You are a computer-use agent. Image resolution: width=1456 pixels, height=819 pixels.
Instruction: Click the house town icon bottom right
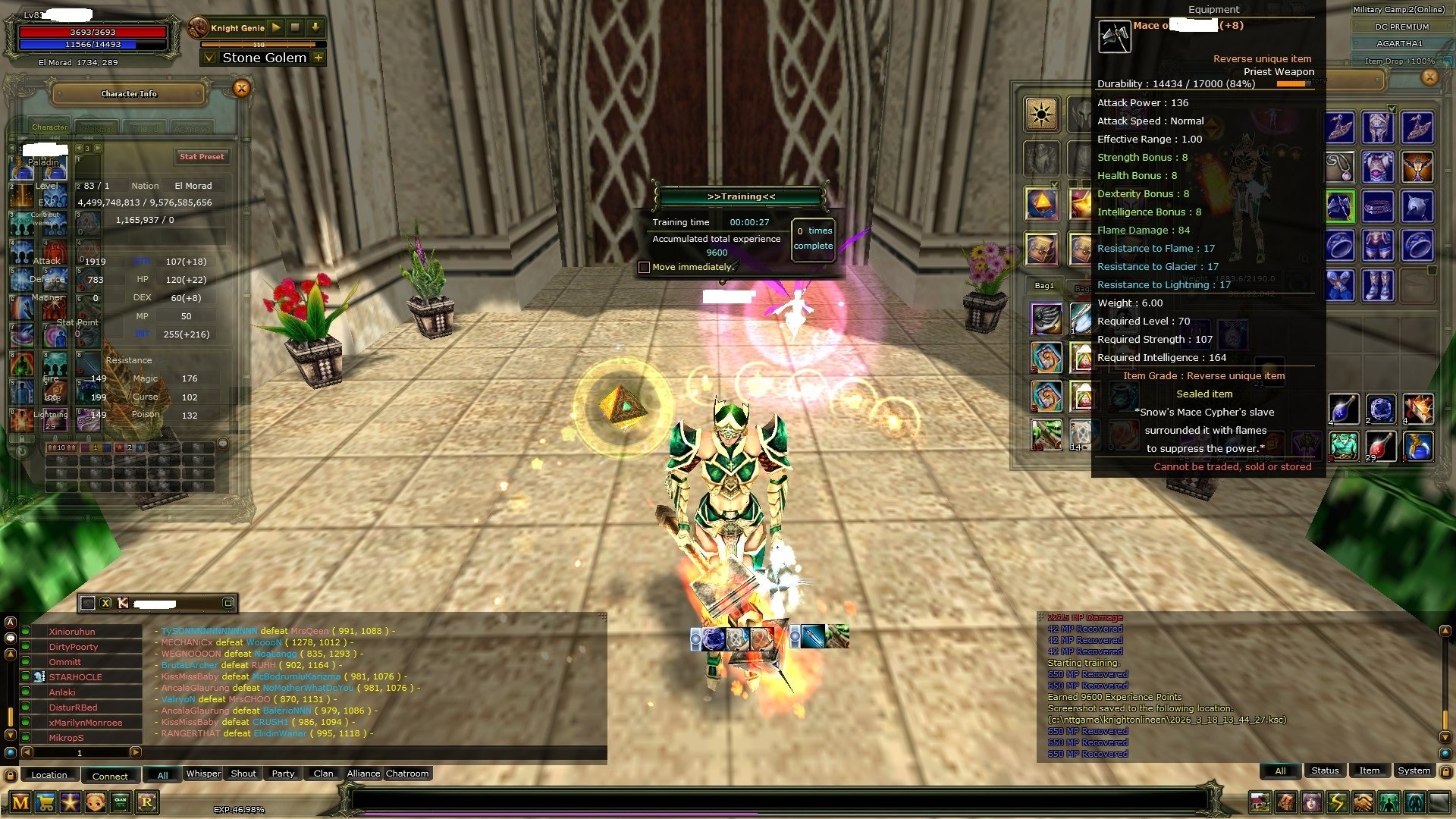coord(1260,802)
